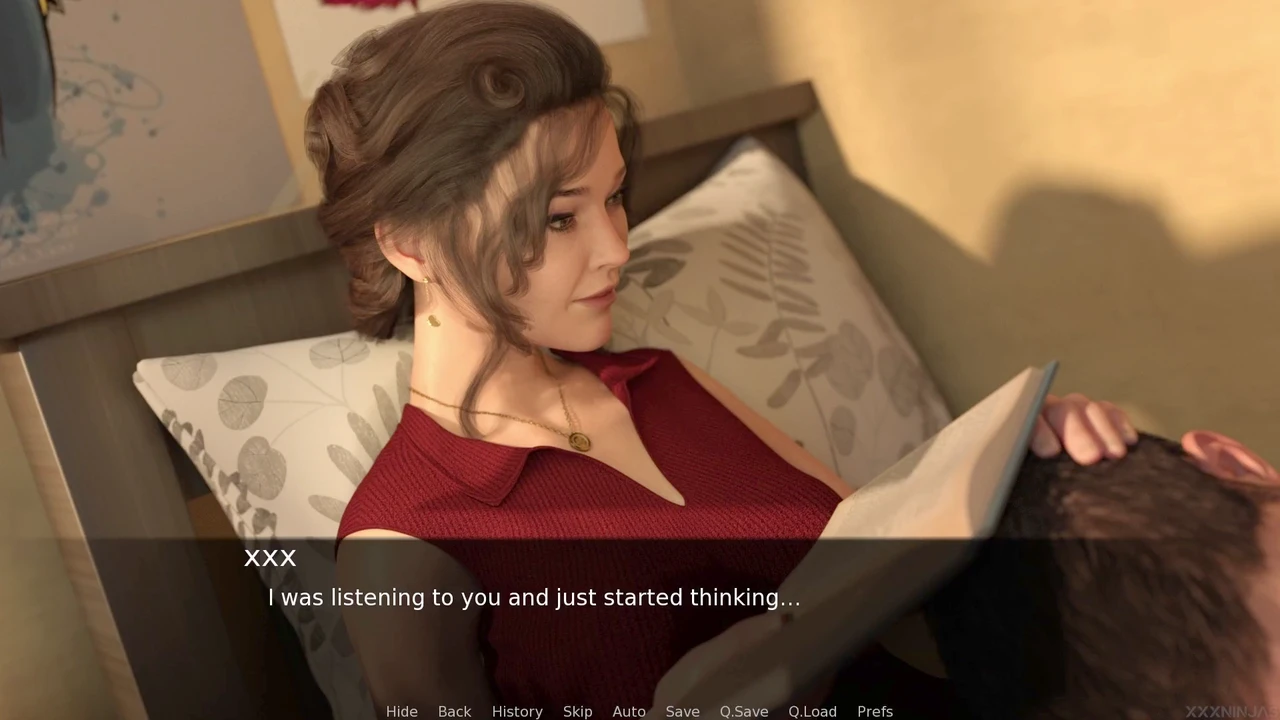Viewport: 1280px width, 720px height.
Task: Hide the dialogue interface
Action: (x=401, y=711)
